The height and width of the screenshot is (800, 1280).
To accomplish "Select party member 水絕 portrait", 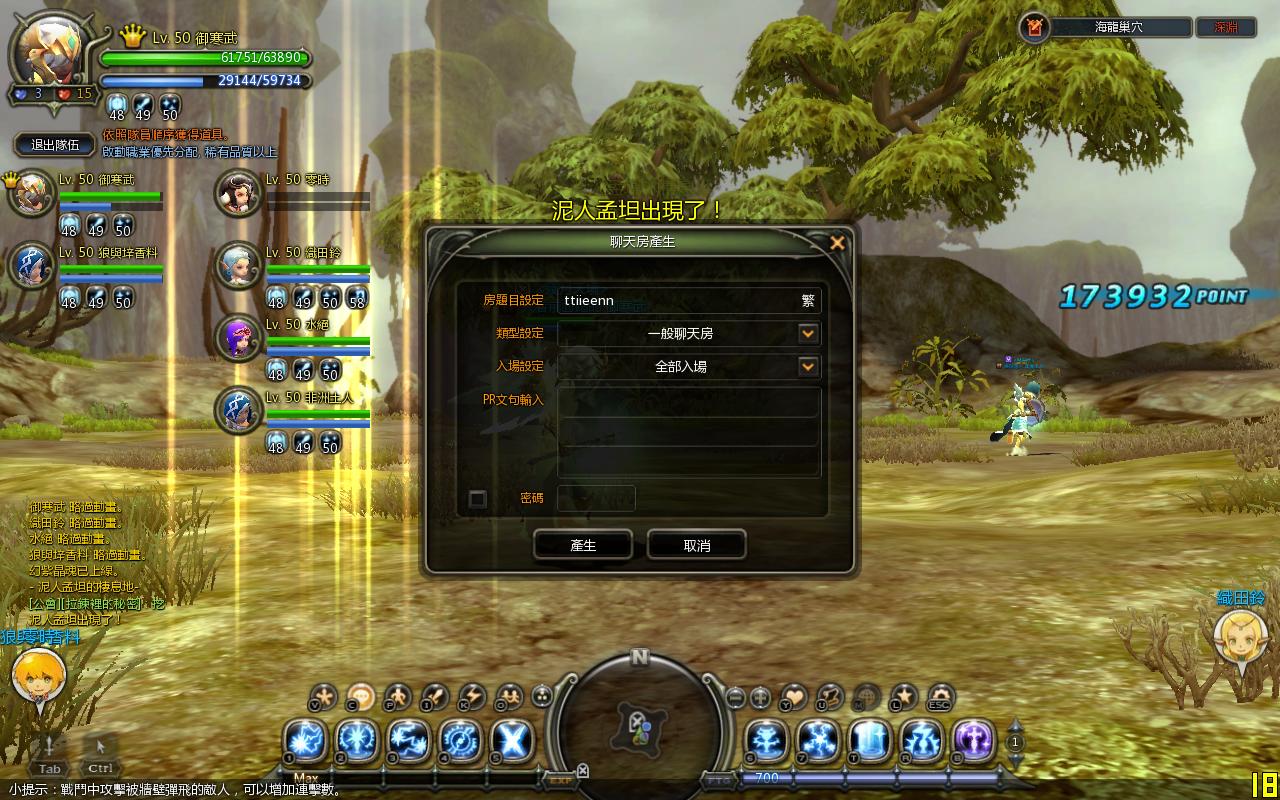I will tap(239, 338).
